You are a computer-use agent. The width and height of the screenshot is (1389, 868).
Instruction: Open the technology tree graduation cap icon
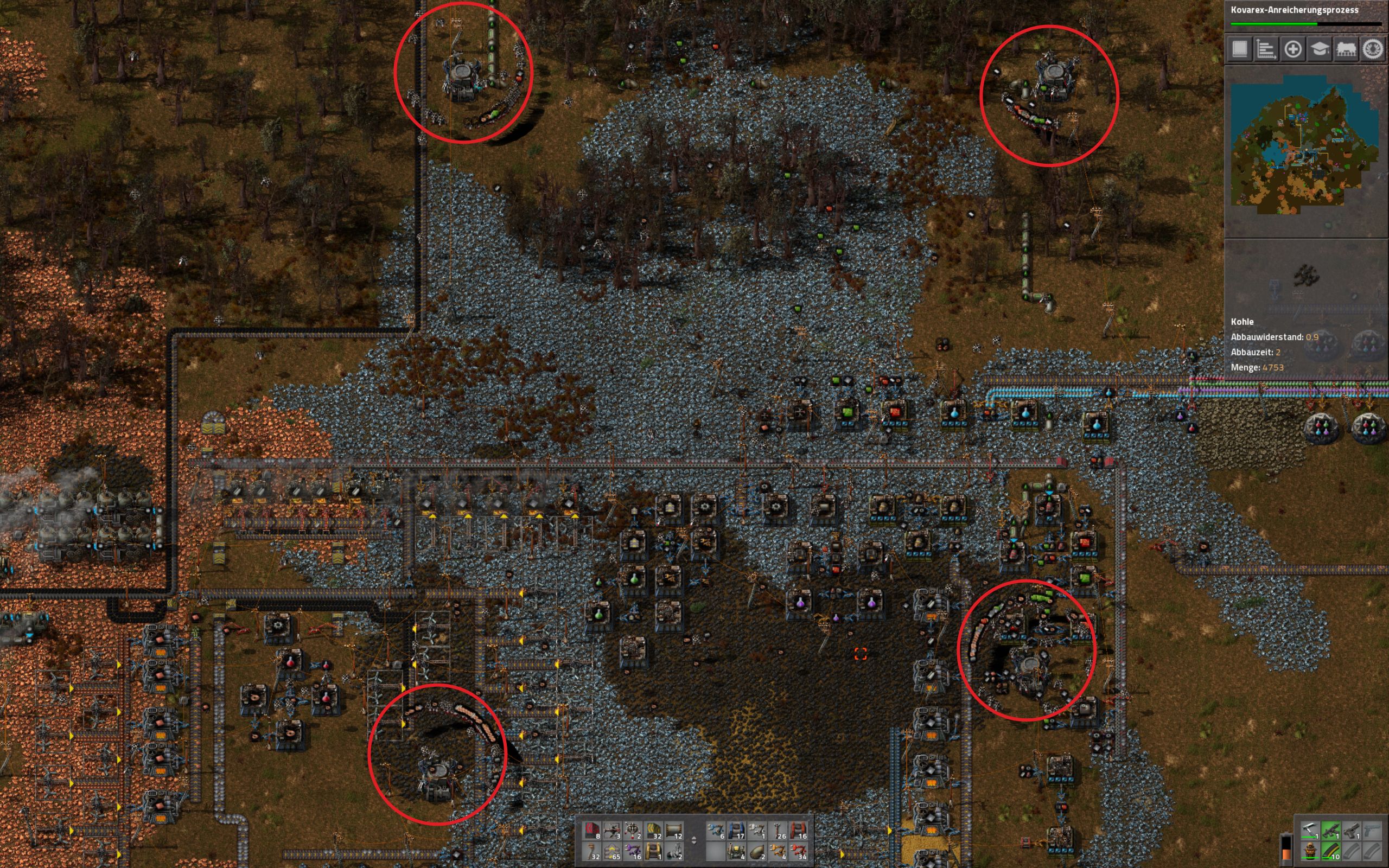coord(1320,50)
